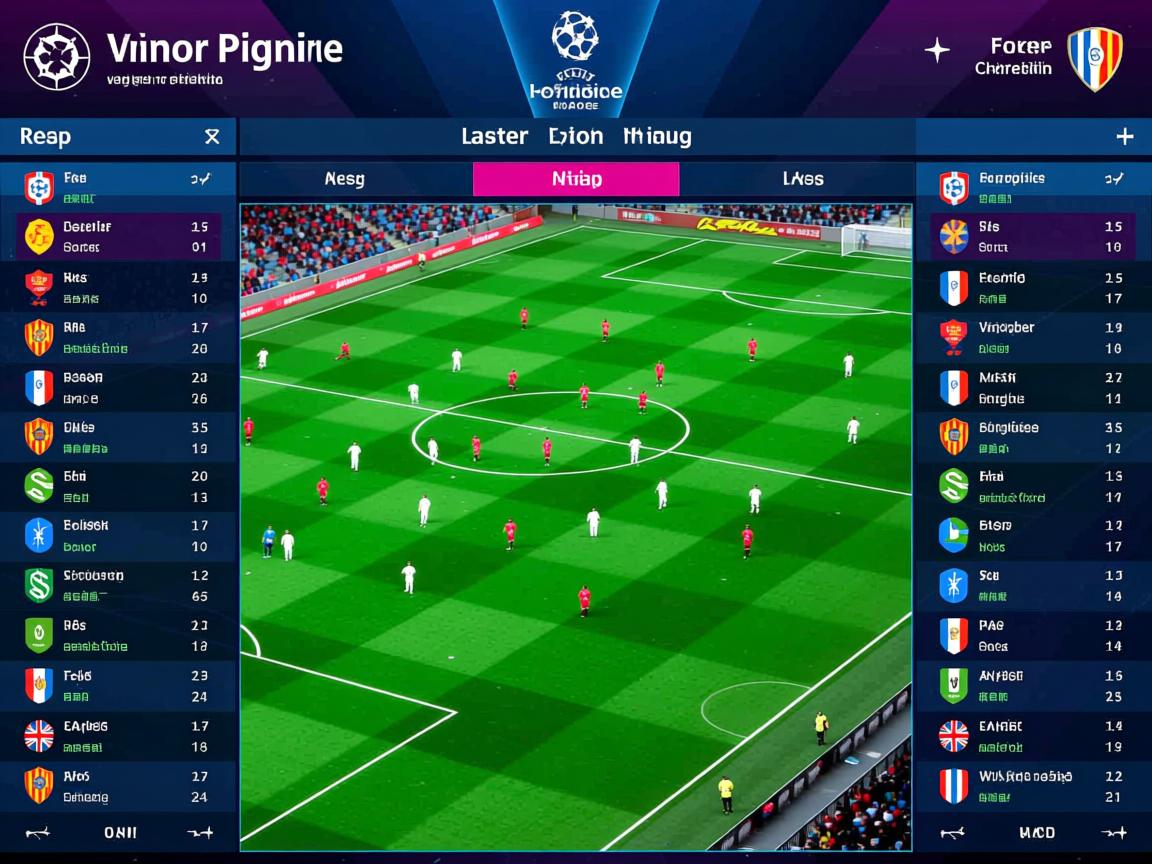Choose the PAe row with French flag
Screen dimensions: 1152x864
[1032, 635]
